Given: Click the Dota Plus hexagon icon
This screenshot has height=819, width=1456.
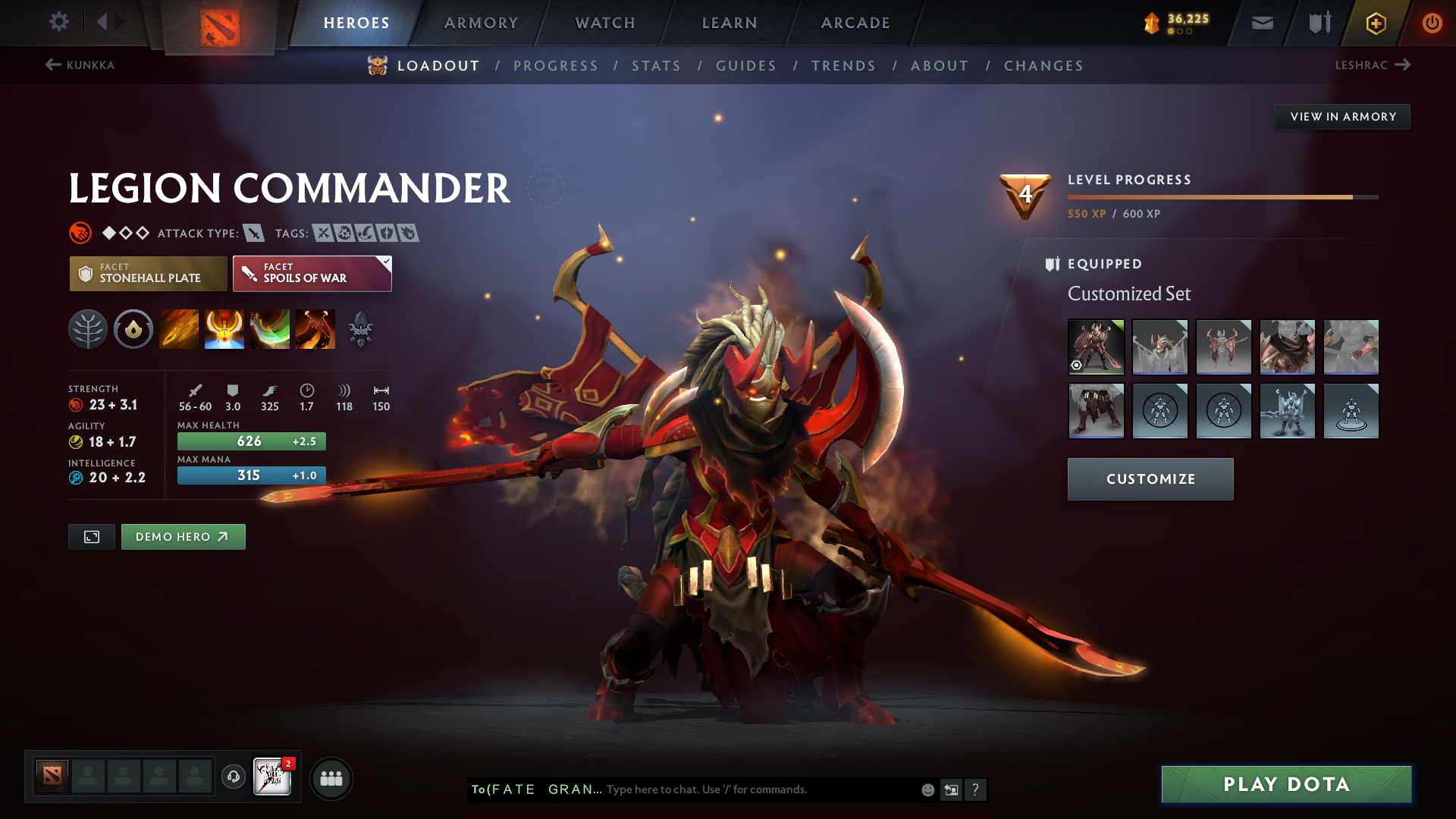Looking at the screenshot, I should tap(1375, 22).
